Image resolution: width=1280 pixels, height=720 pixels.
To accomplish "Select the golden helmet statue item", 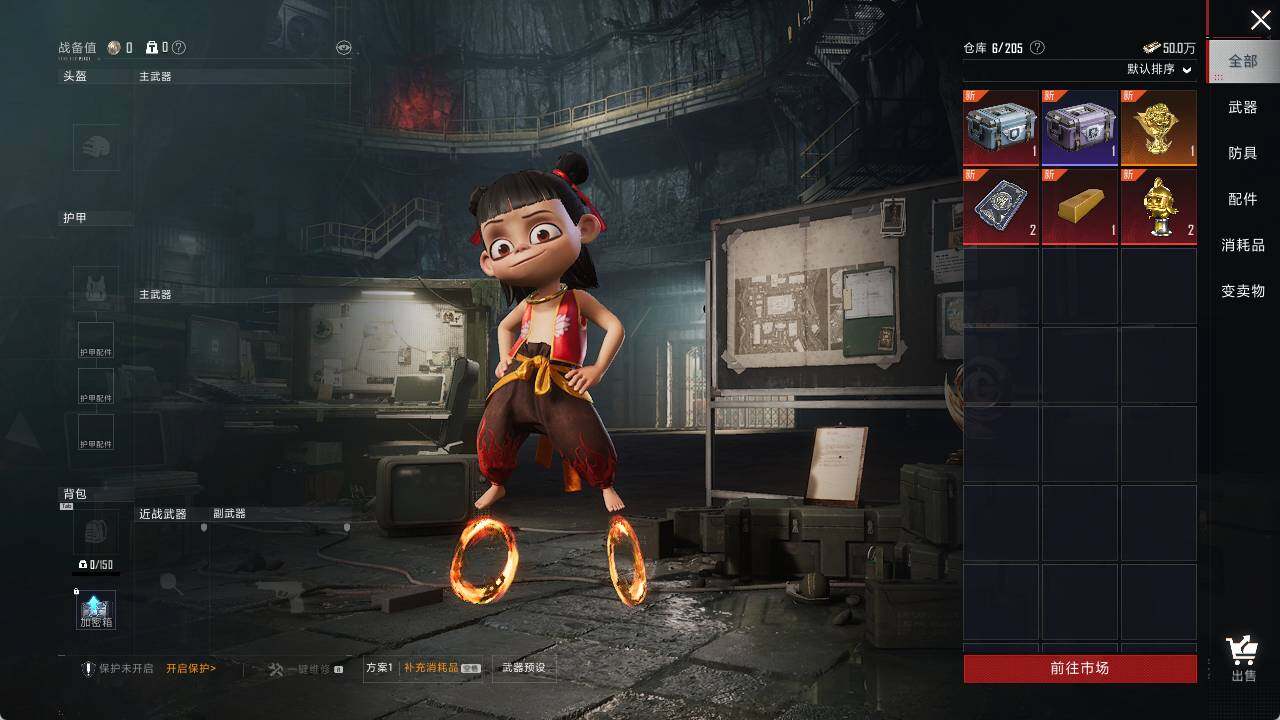I will (1158, 206).
